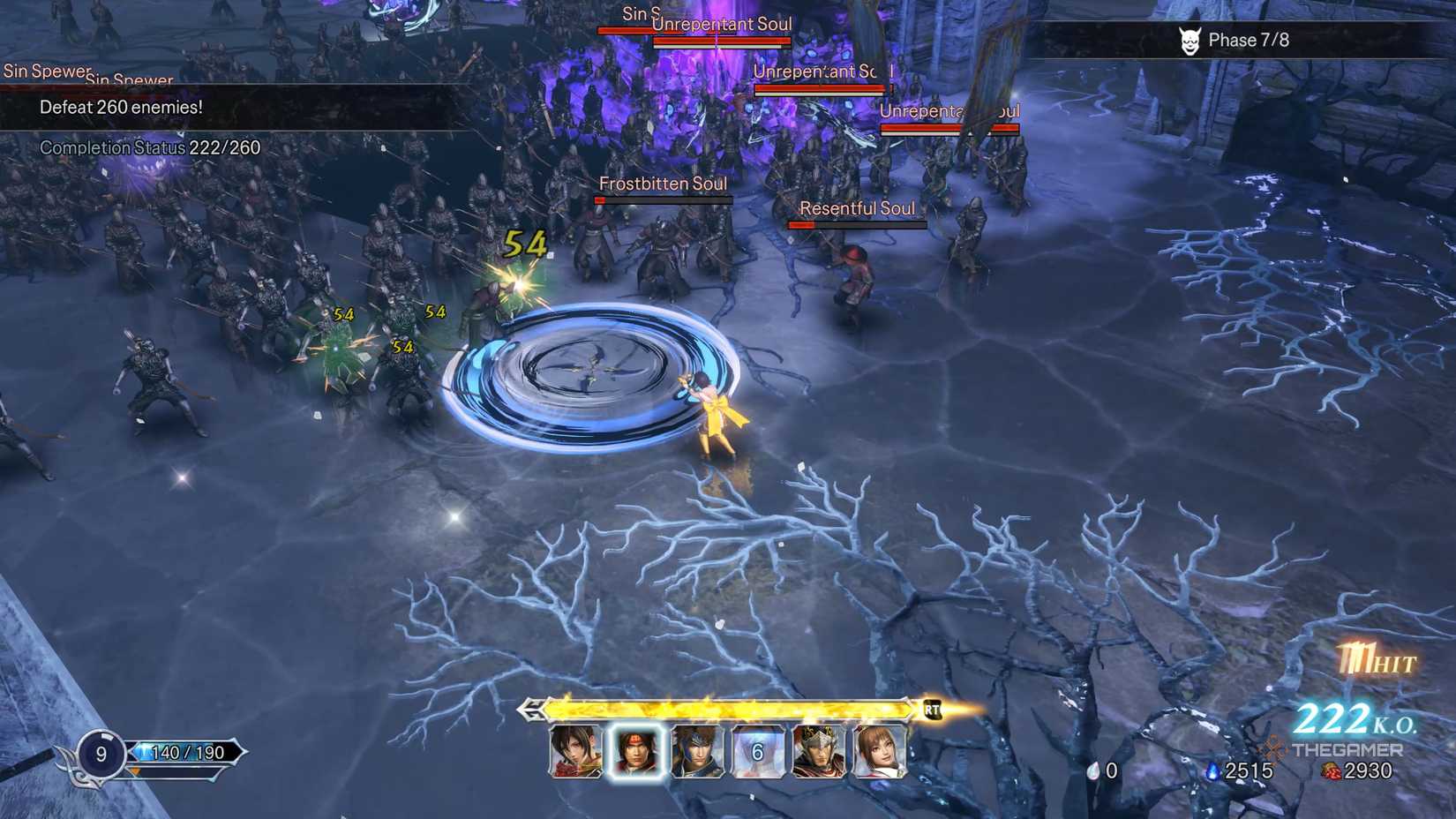The image size is (1456, 819).
Task: Toggle the highlighted active character portrait
Action: click(637, 755)
